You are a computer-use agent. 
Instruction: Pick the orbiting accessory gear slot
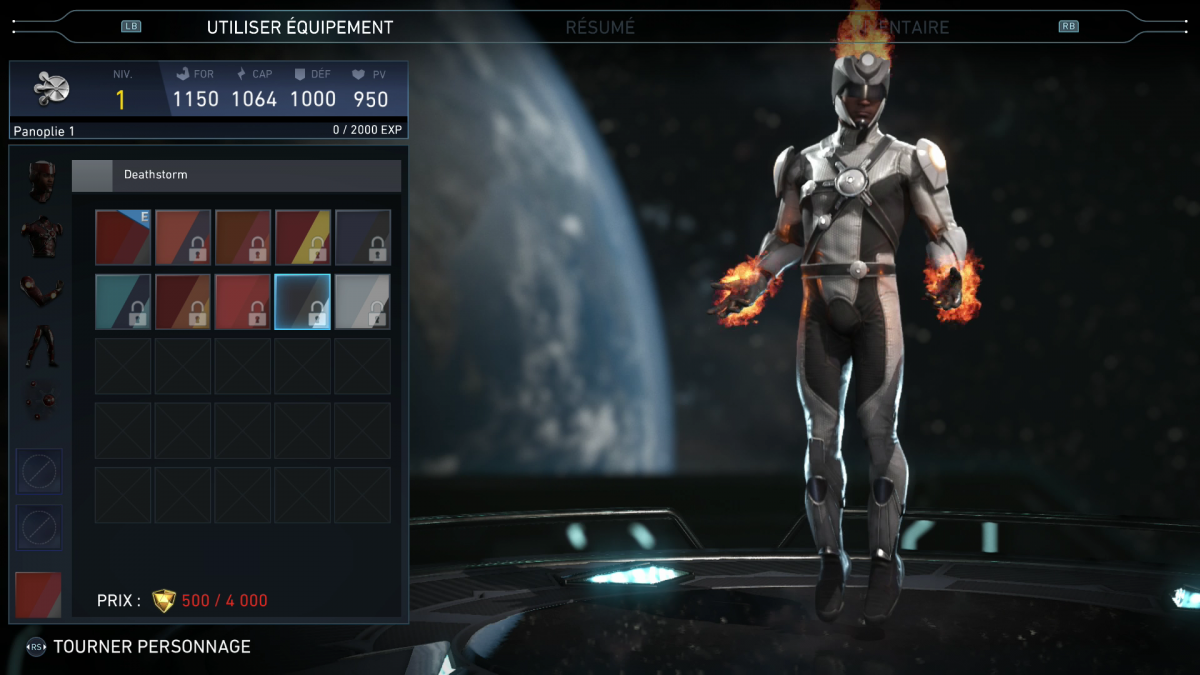pos(42,400)
